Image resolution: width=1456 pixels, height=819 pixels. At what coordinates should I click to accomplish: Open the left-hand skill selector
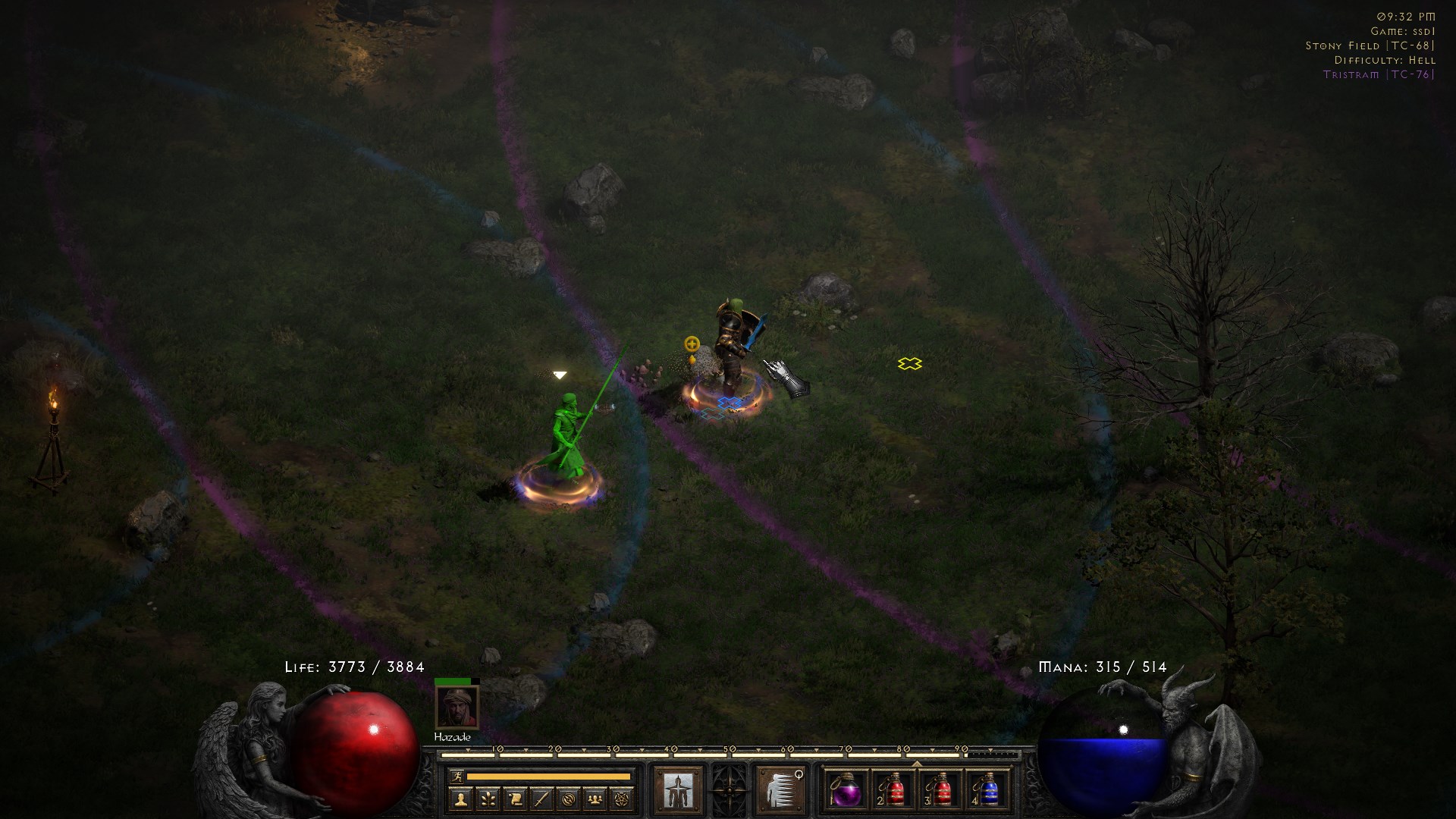click(x=679, y=790)
